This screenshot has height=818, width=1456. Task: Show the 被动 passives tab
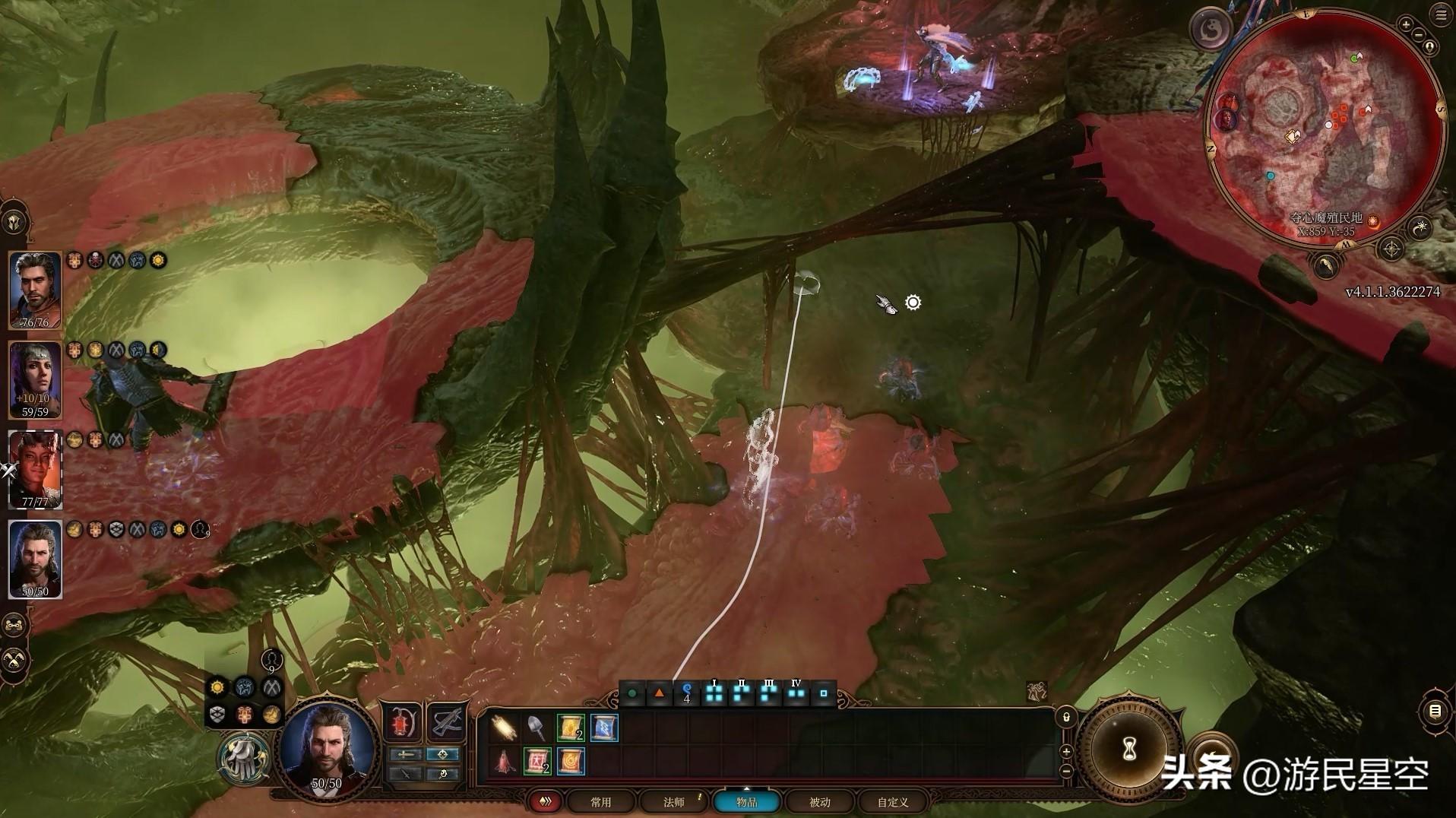819,802
